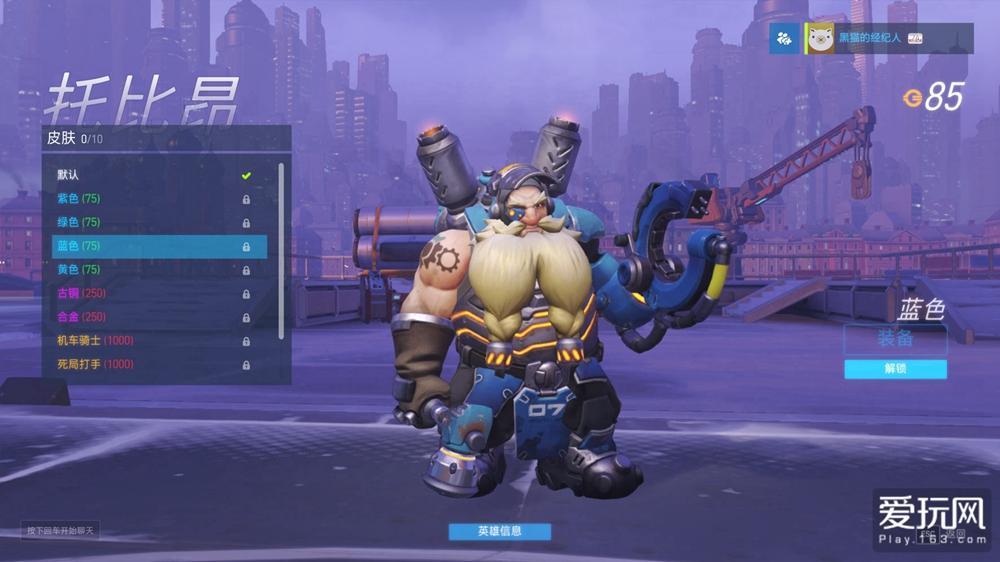Image resolution: width=1000 pixels, height=562 pixels.
Task: Open 英雄信息 hero information
Action: 499,531
